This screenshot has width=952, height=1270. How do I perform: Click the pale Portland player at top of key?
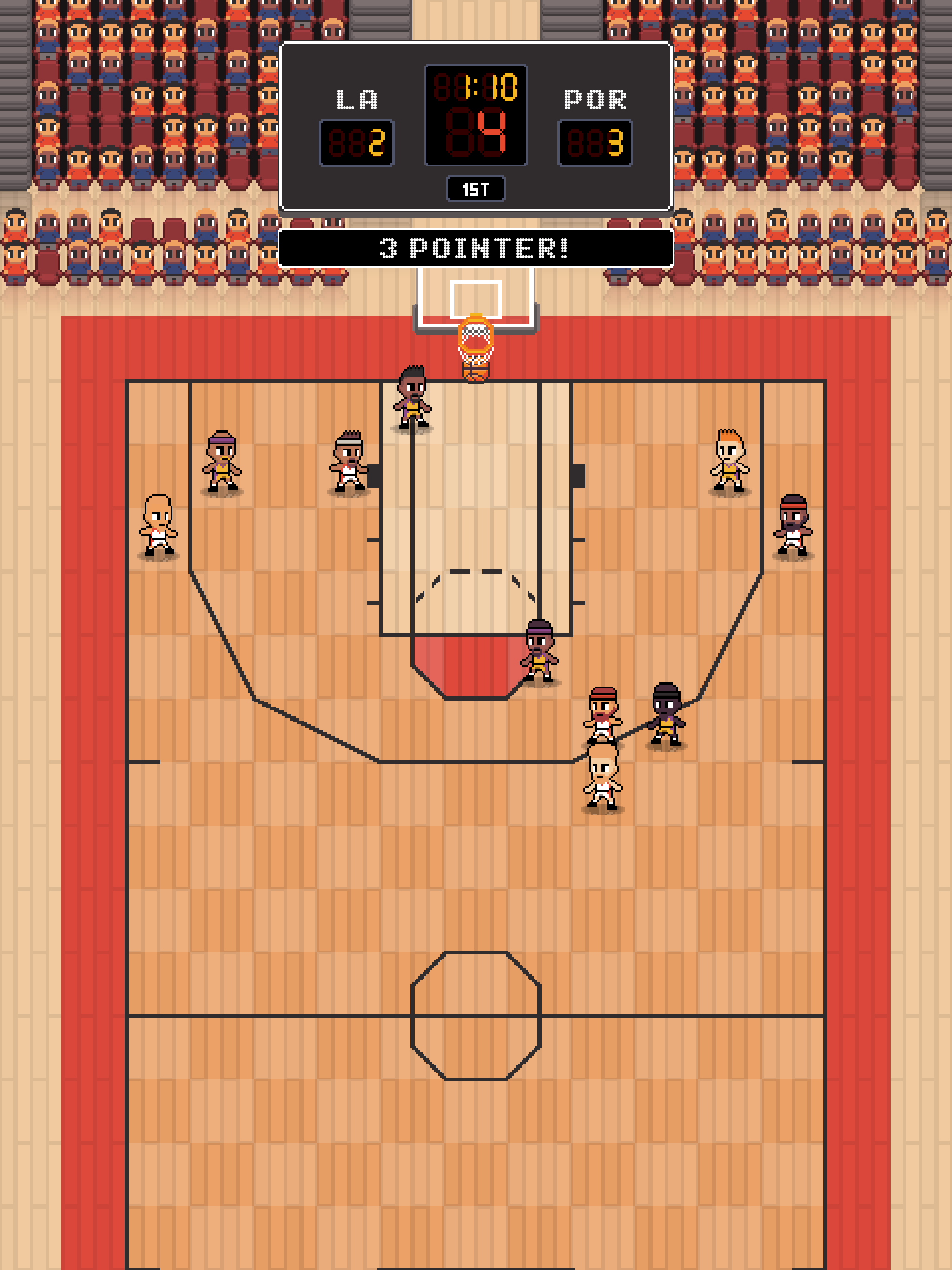pos(603,781)
